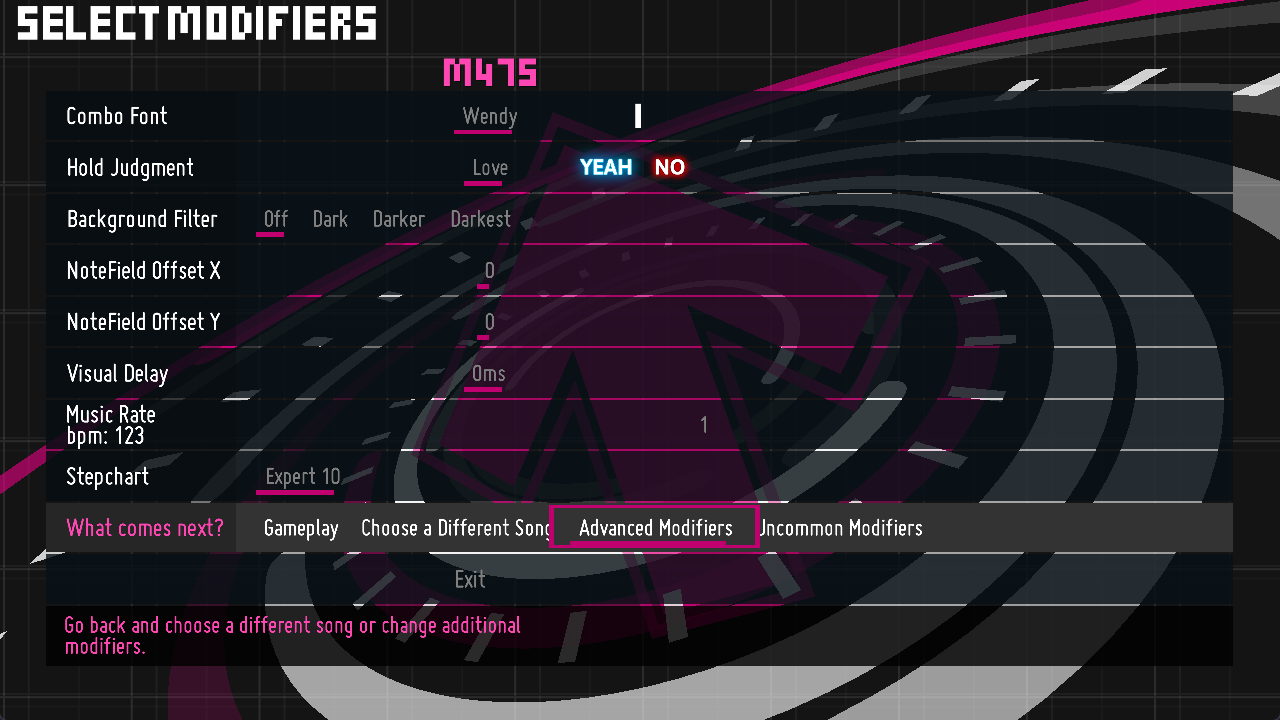Choose Gameplay as what comes next
Viewport: 1280px width, 720px height.
[x=301, y=528]
